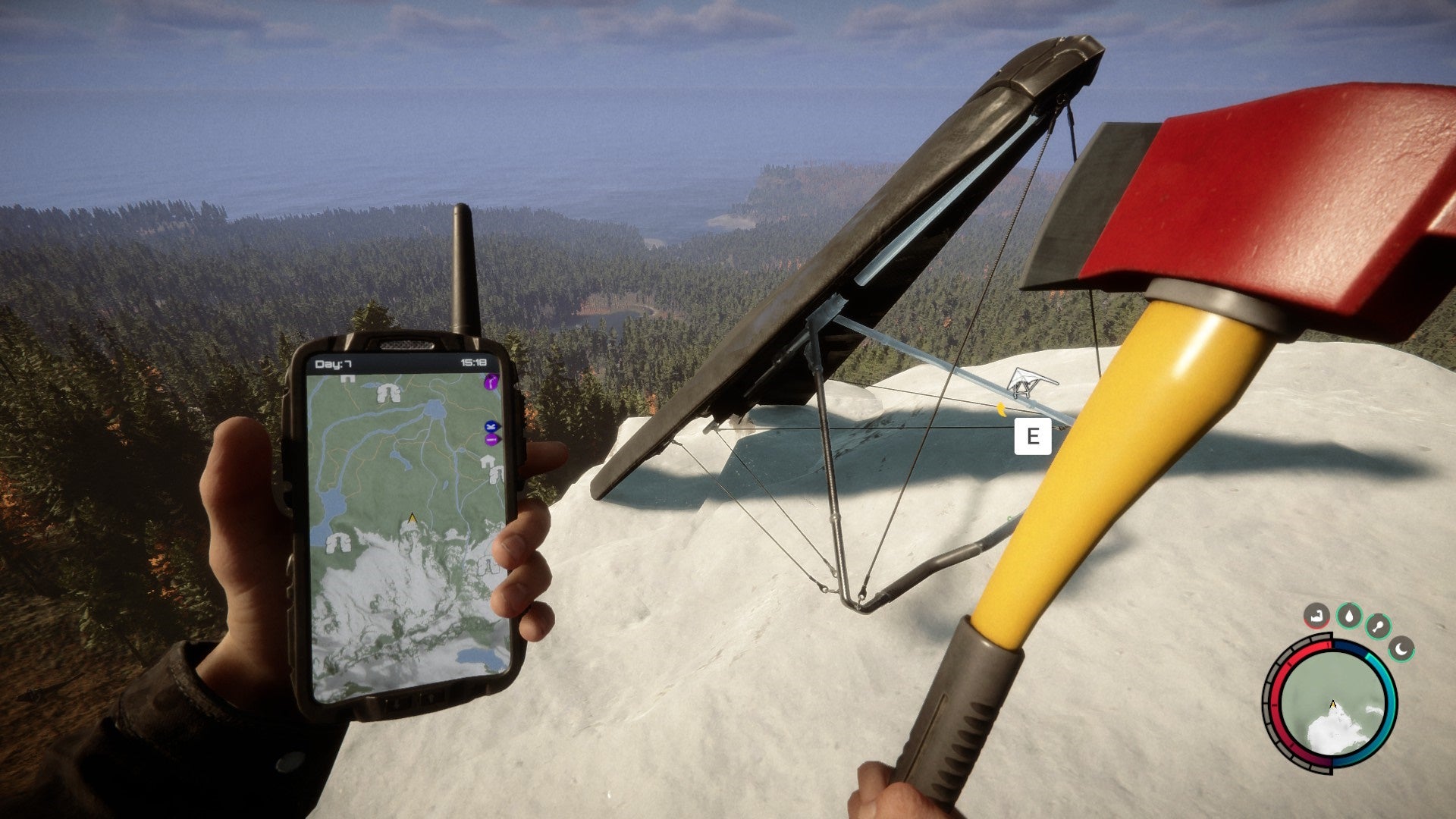1456x819 pixels.
Task: Click the sleep crescent moon icon
Action: tap(1401, 650)
